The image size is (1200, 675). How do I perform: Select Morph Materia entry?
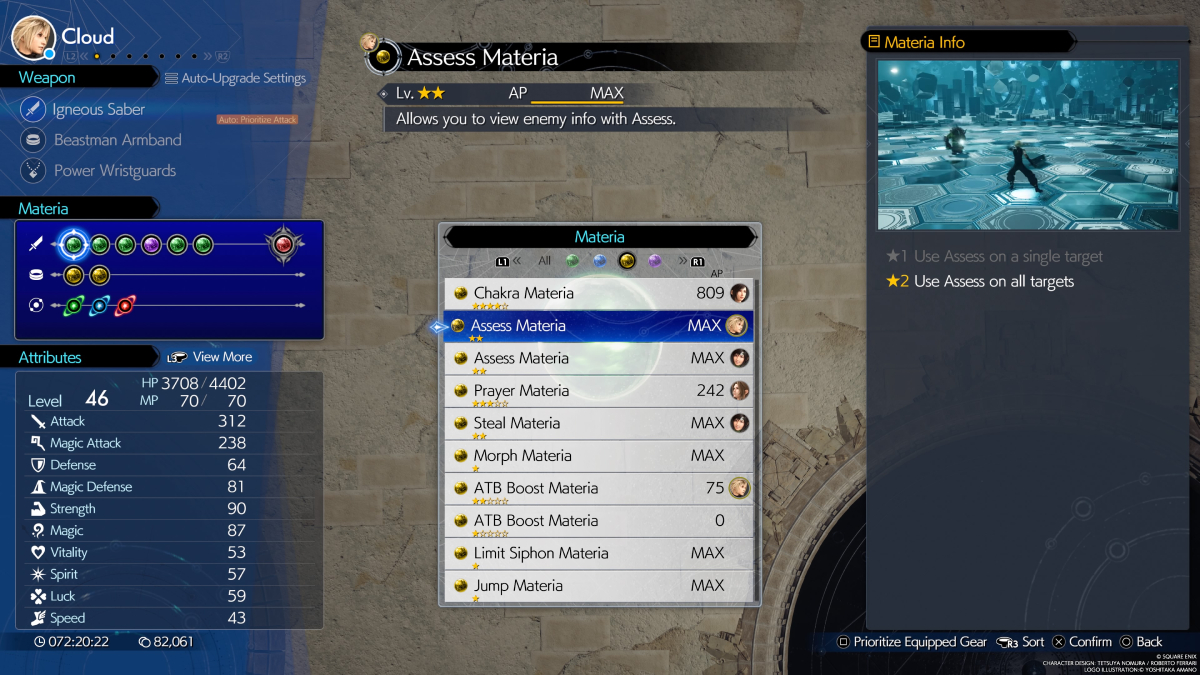(x=598, y=456)
